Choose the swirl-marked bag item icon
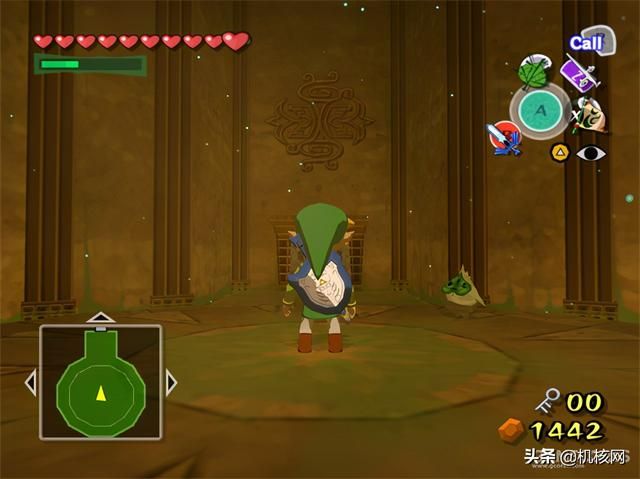The height and width of the screenshot is (479, 640). click(590, 116)
